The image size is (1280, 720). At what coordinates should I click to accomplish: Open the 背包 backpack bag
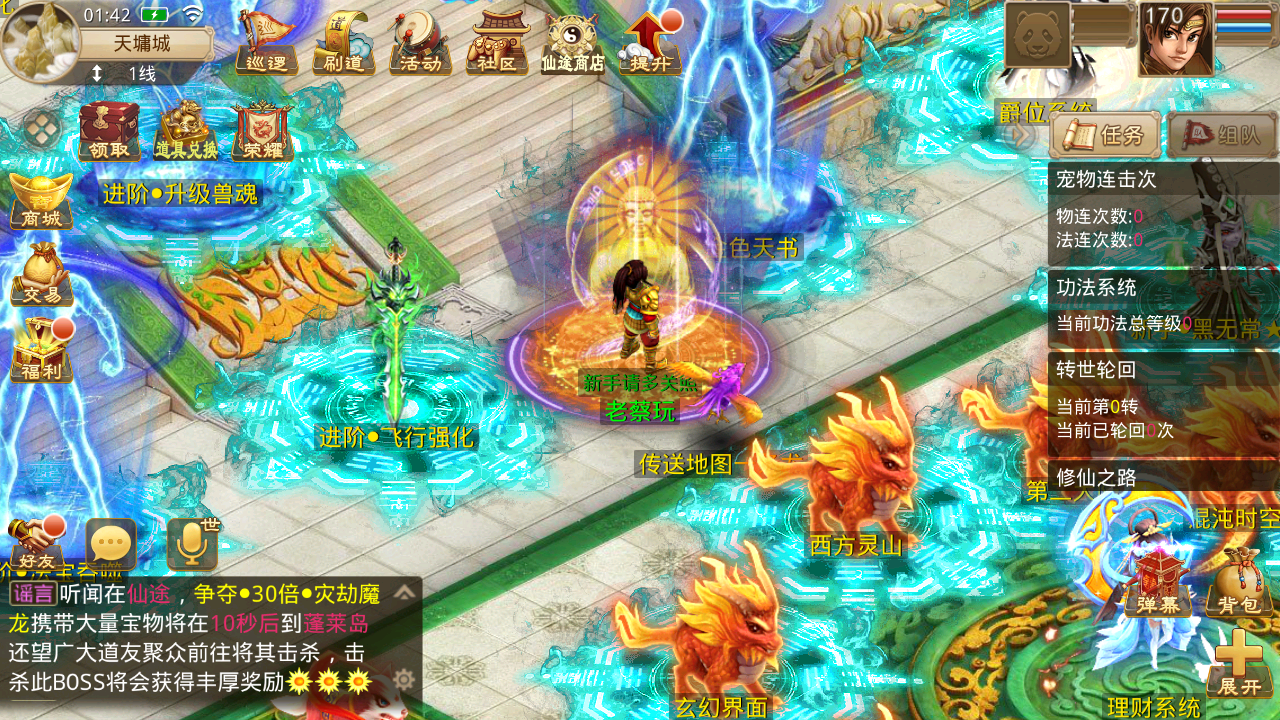point(1238,583)
